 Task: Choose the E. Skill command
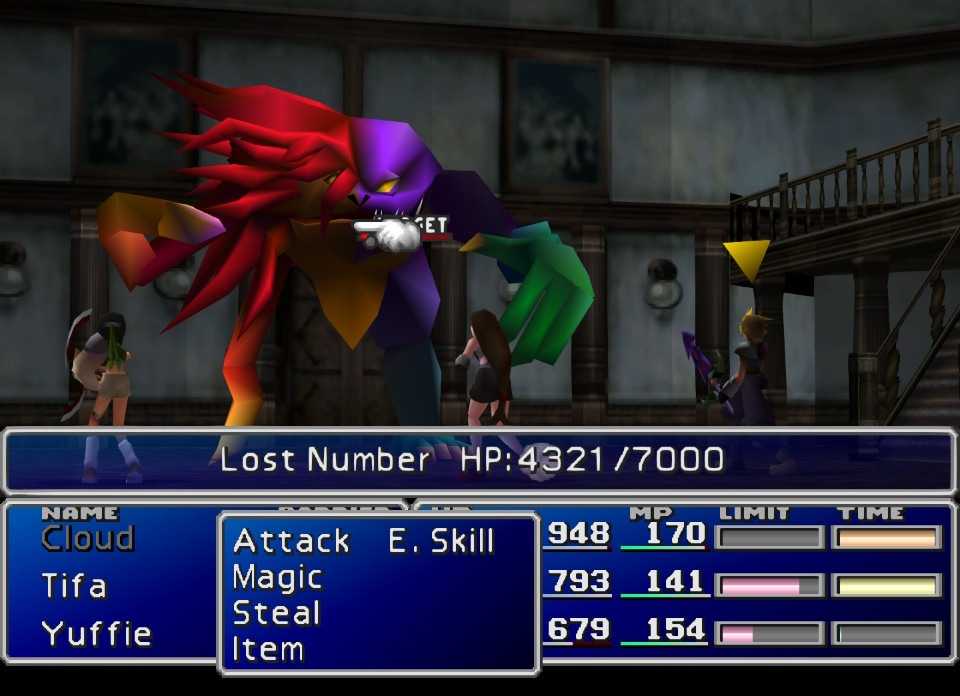[441, 541]
